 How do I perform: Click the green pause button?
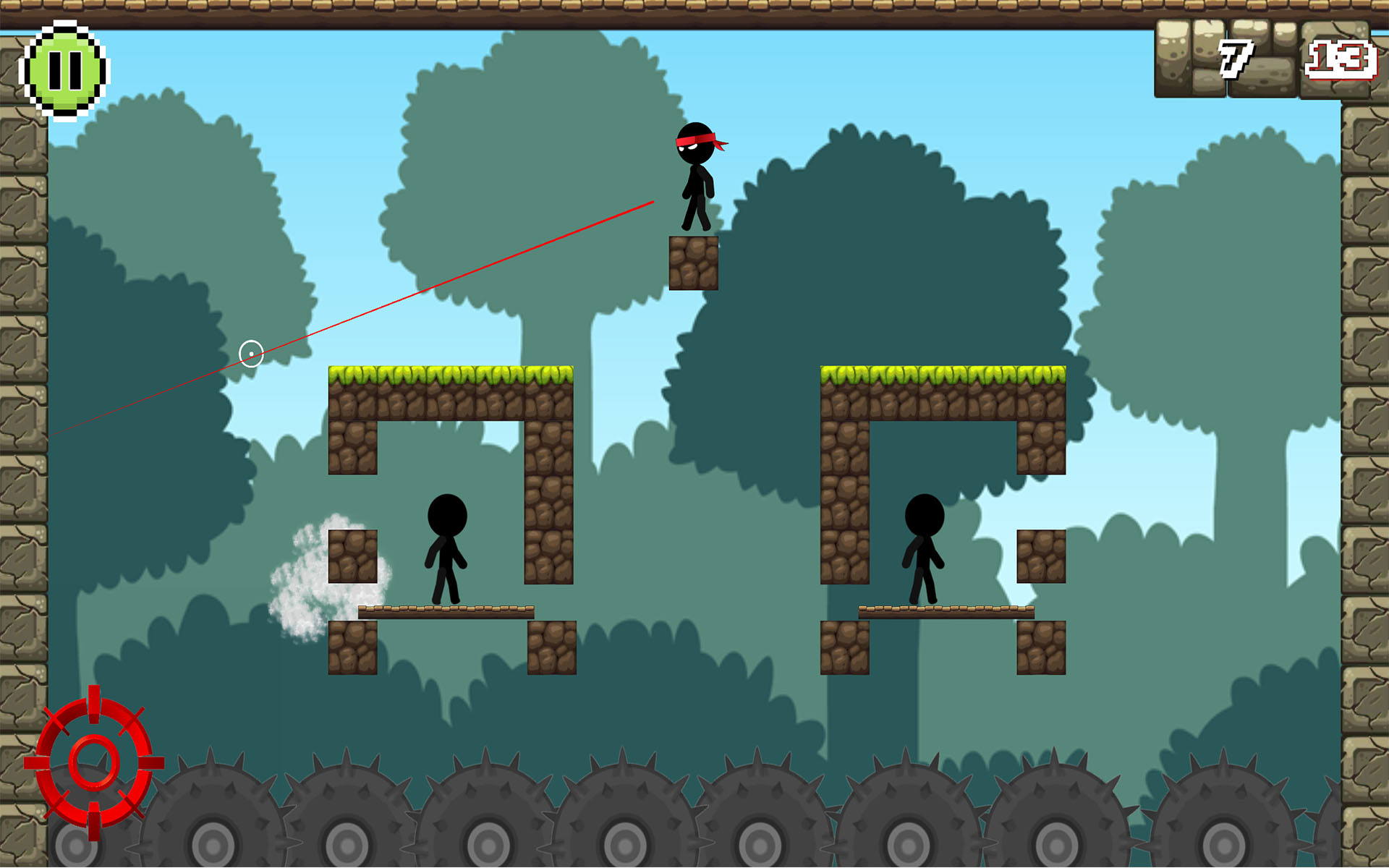pyautogui.click(x=65, y=69)
